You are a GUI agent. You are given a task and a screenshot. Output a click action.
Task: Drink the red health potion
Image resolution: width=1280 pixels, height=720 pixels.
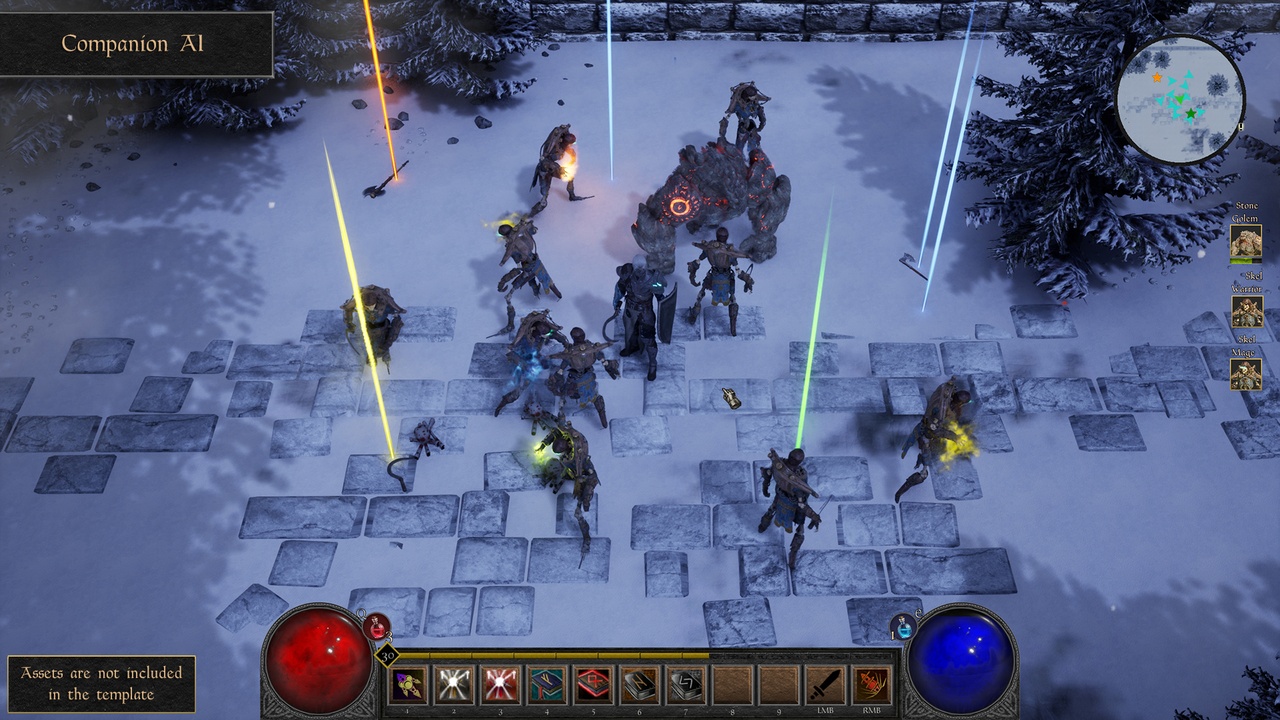(378, 626)
